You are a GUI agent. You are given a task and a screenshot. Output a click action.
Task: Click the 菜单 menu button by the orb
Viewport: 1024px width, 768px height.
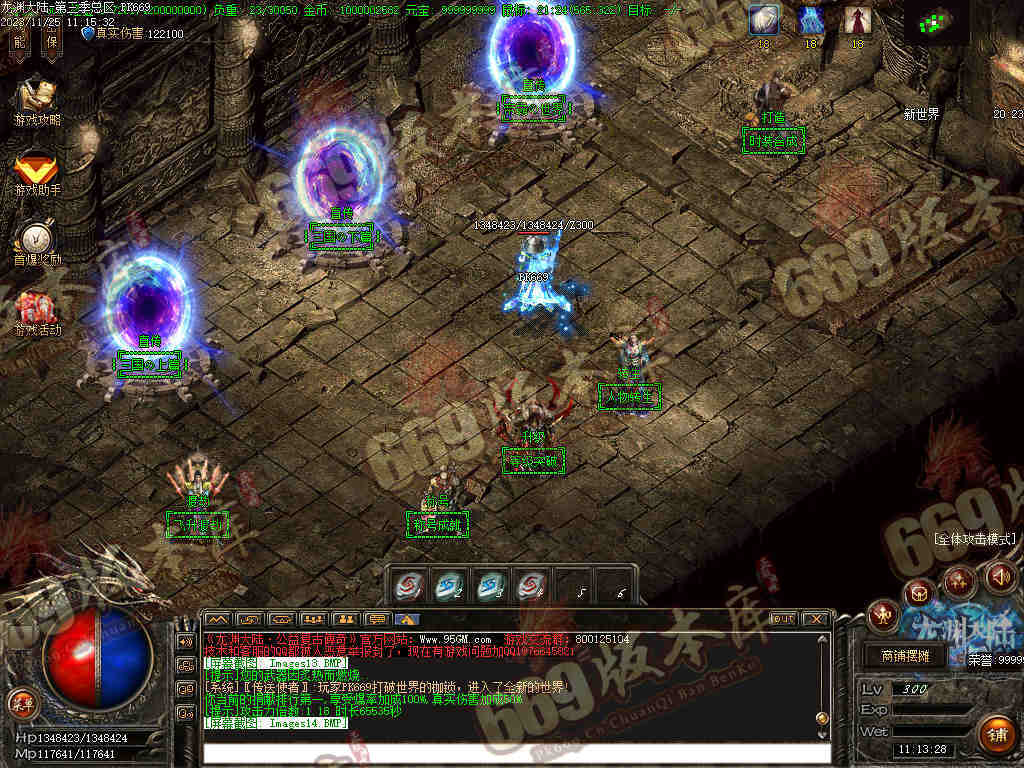click(x=20, y=700)
